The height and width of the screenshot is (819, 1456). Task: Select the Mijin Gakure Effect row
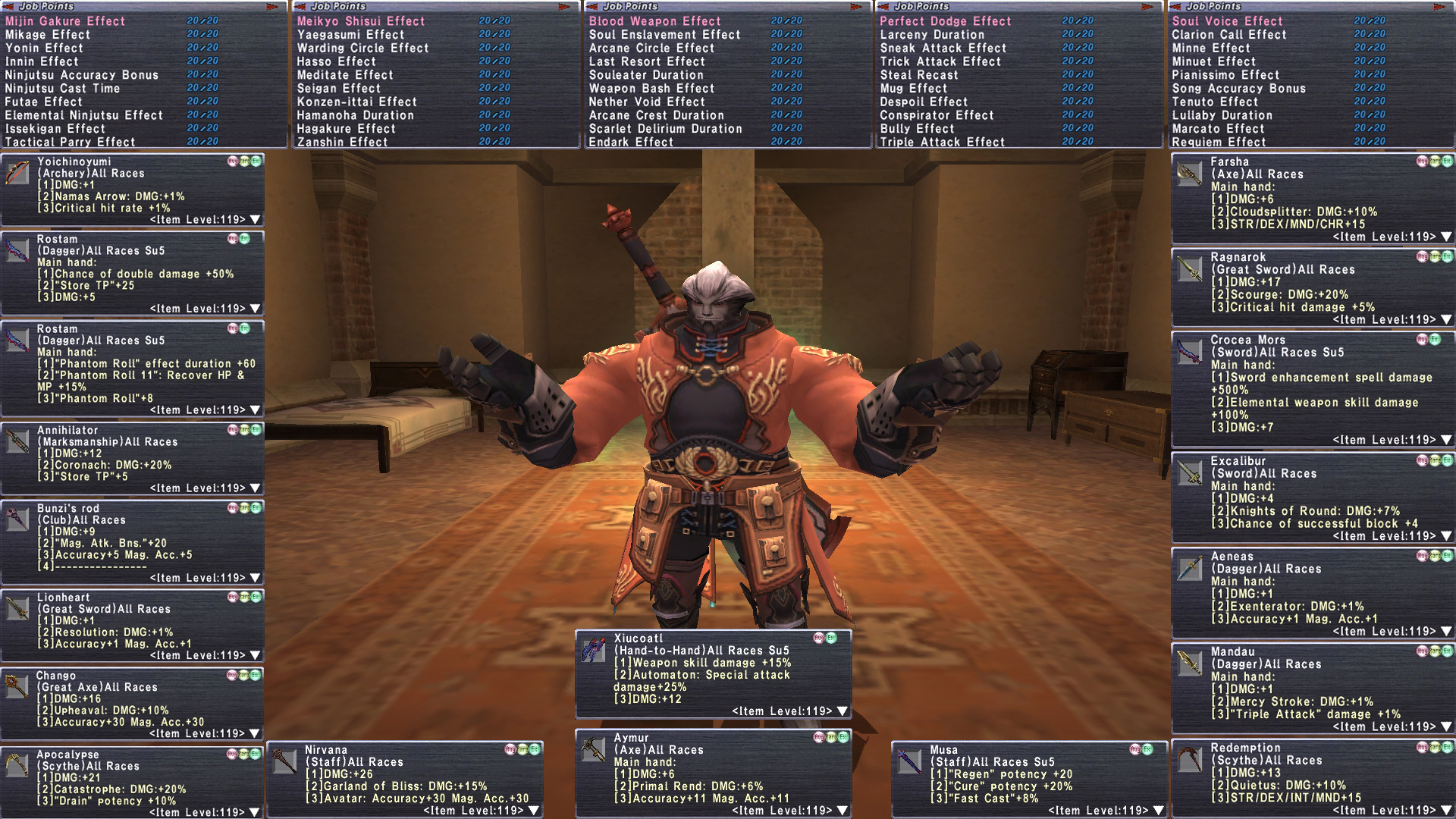point(65,21)
